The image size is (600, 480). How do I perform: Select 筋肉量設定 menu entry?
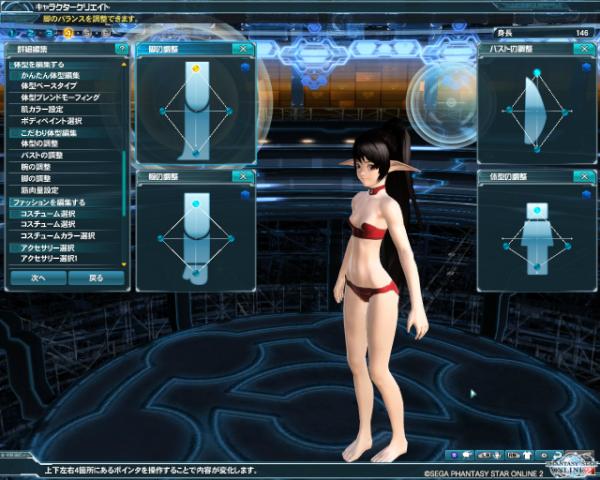click(x=40, y=190)
